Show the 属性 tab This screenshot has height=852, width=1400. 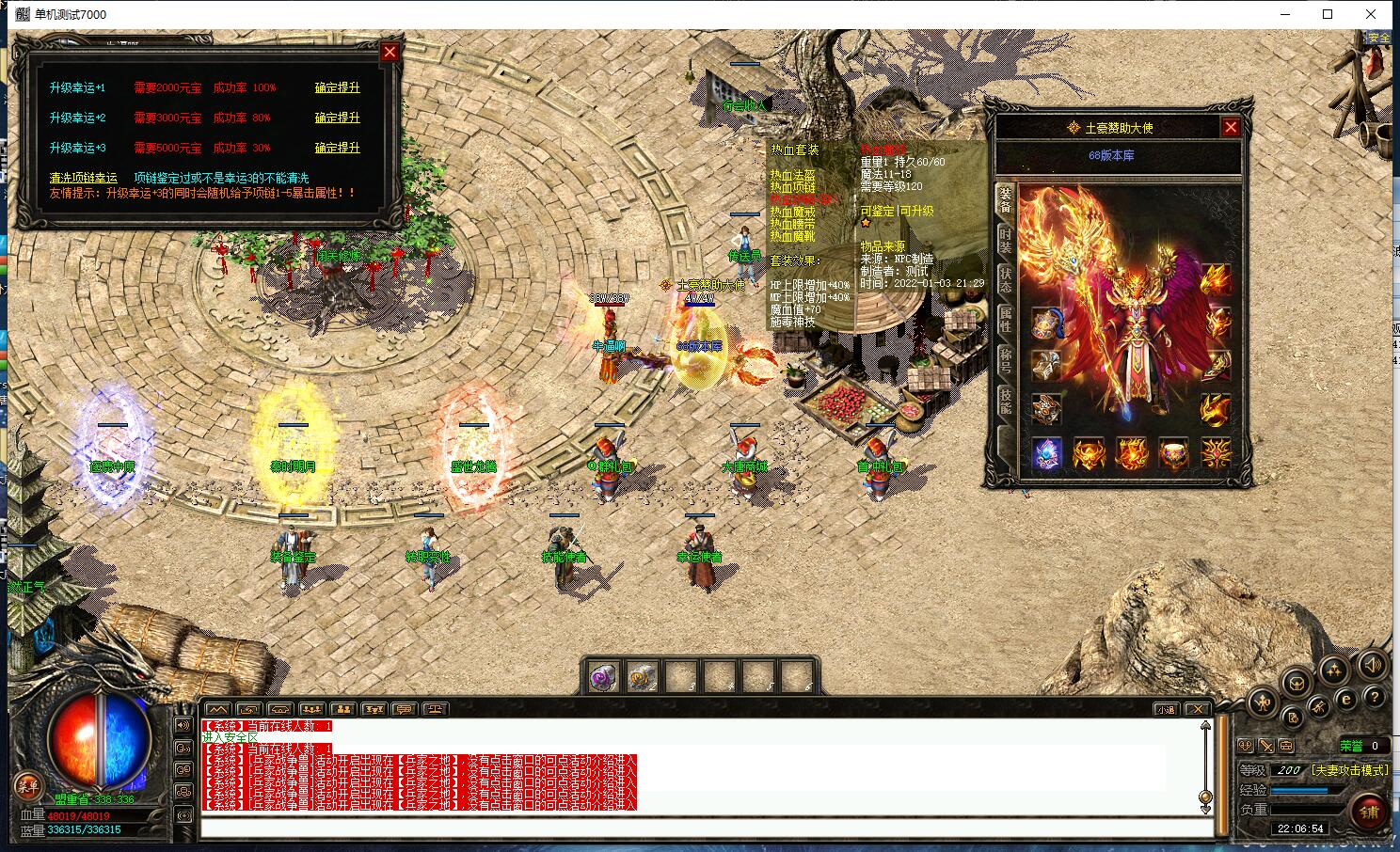click(1005, 320)
